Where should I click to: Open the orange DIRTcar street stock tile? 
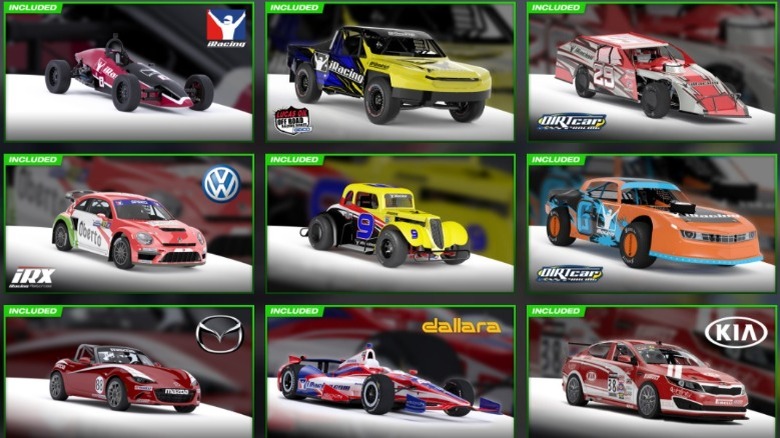click(652, 223)
